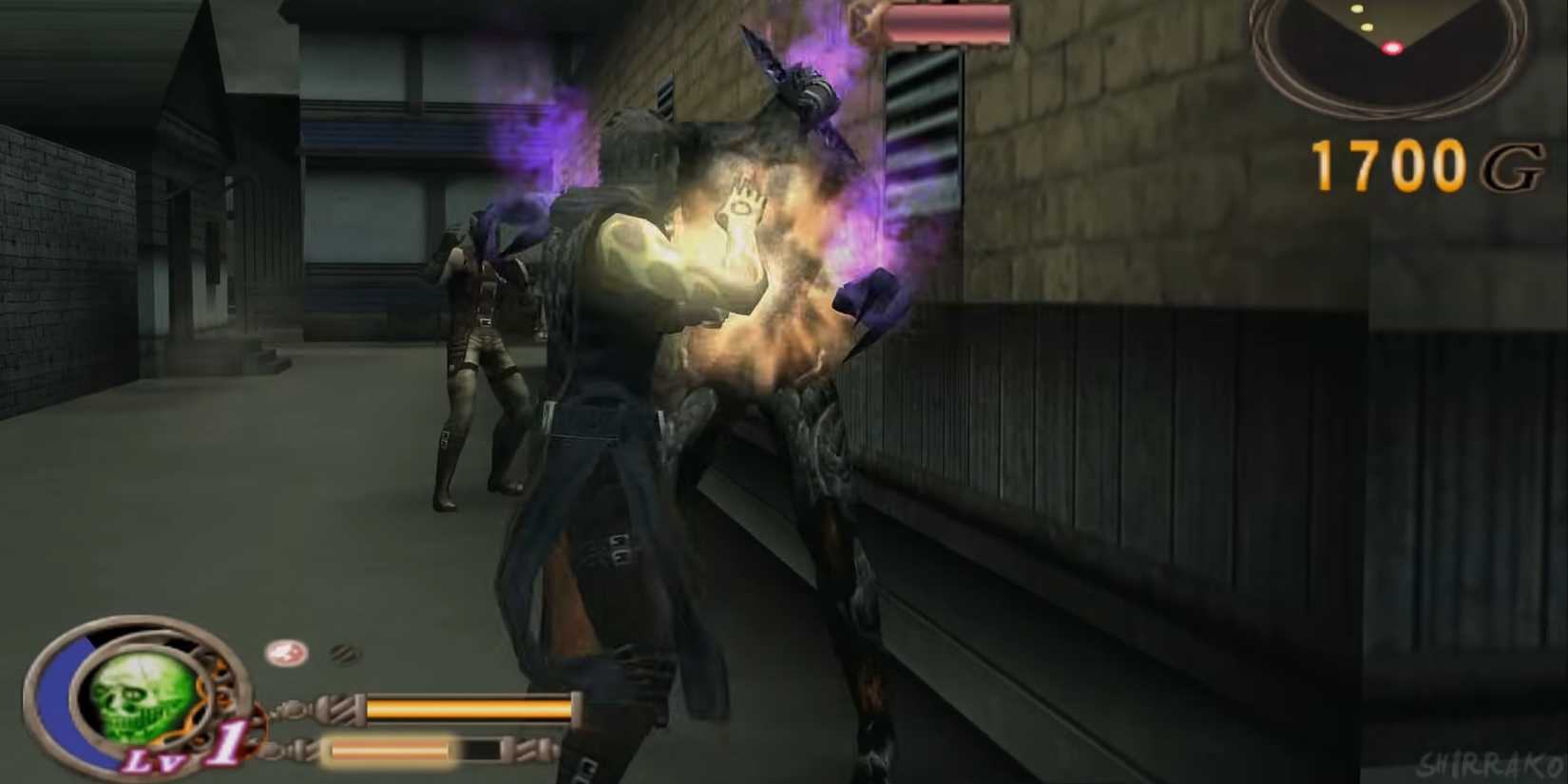
Task: Click the upper orange health bar
Action: (x=466, y=707)
